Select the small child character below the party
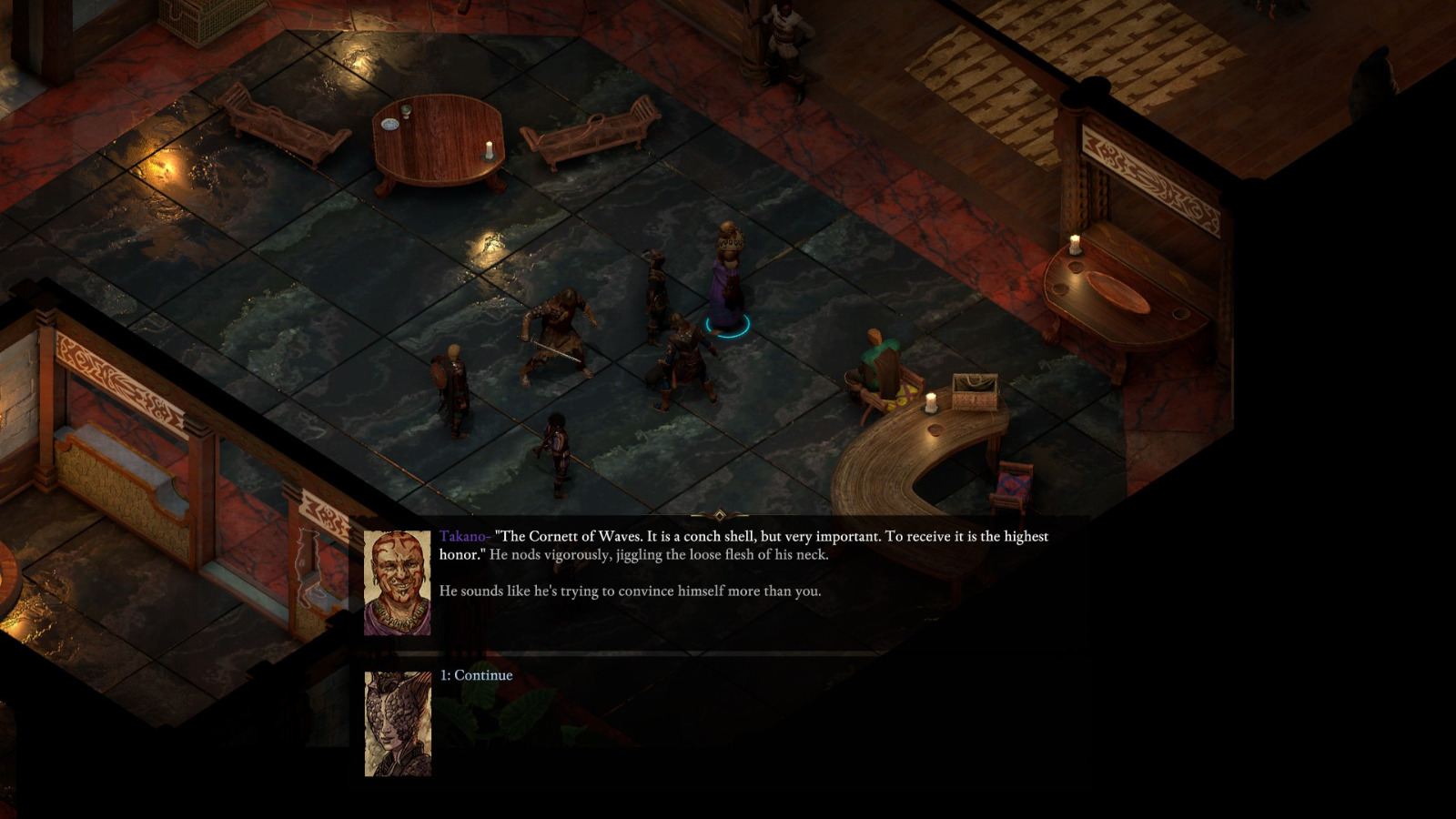This screenshot has width=1456, height=819. click(555, 446)
